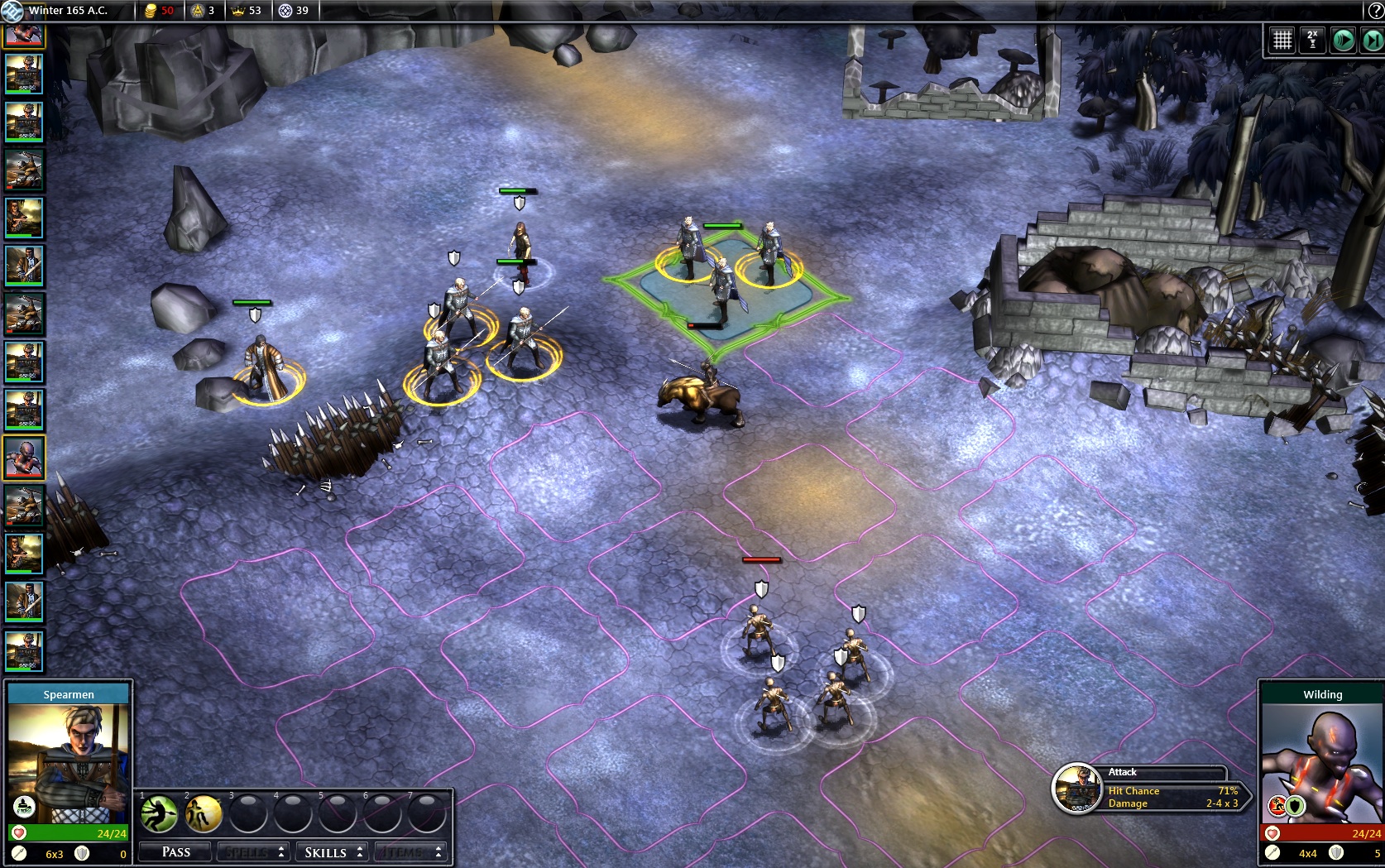
Task: Click the gold coins resource icon
Action: coord(151,11)
